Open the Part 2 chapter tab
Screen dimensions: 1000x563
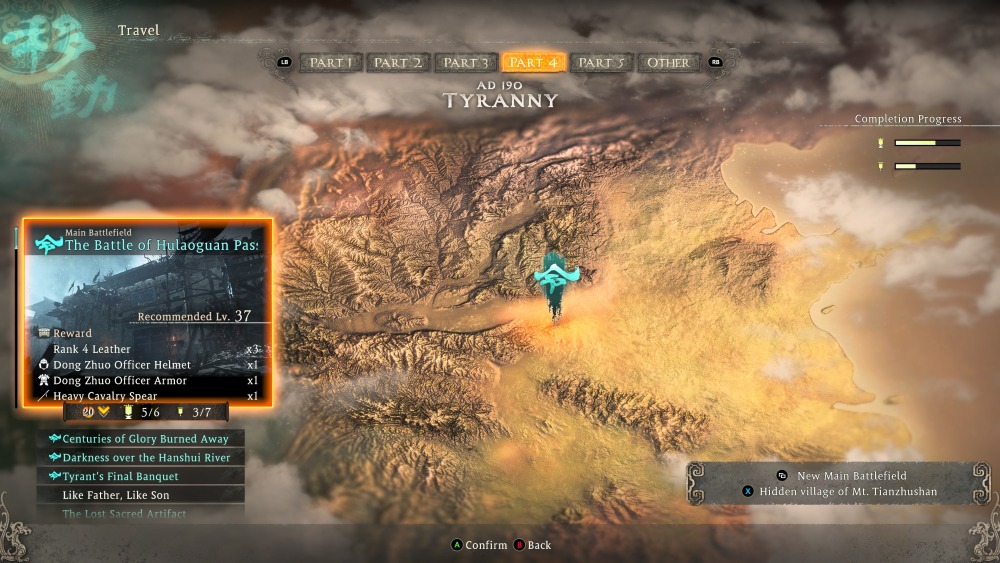tap(398, 62)
